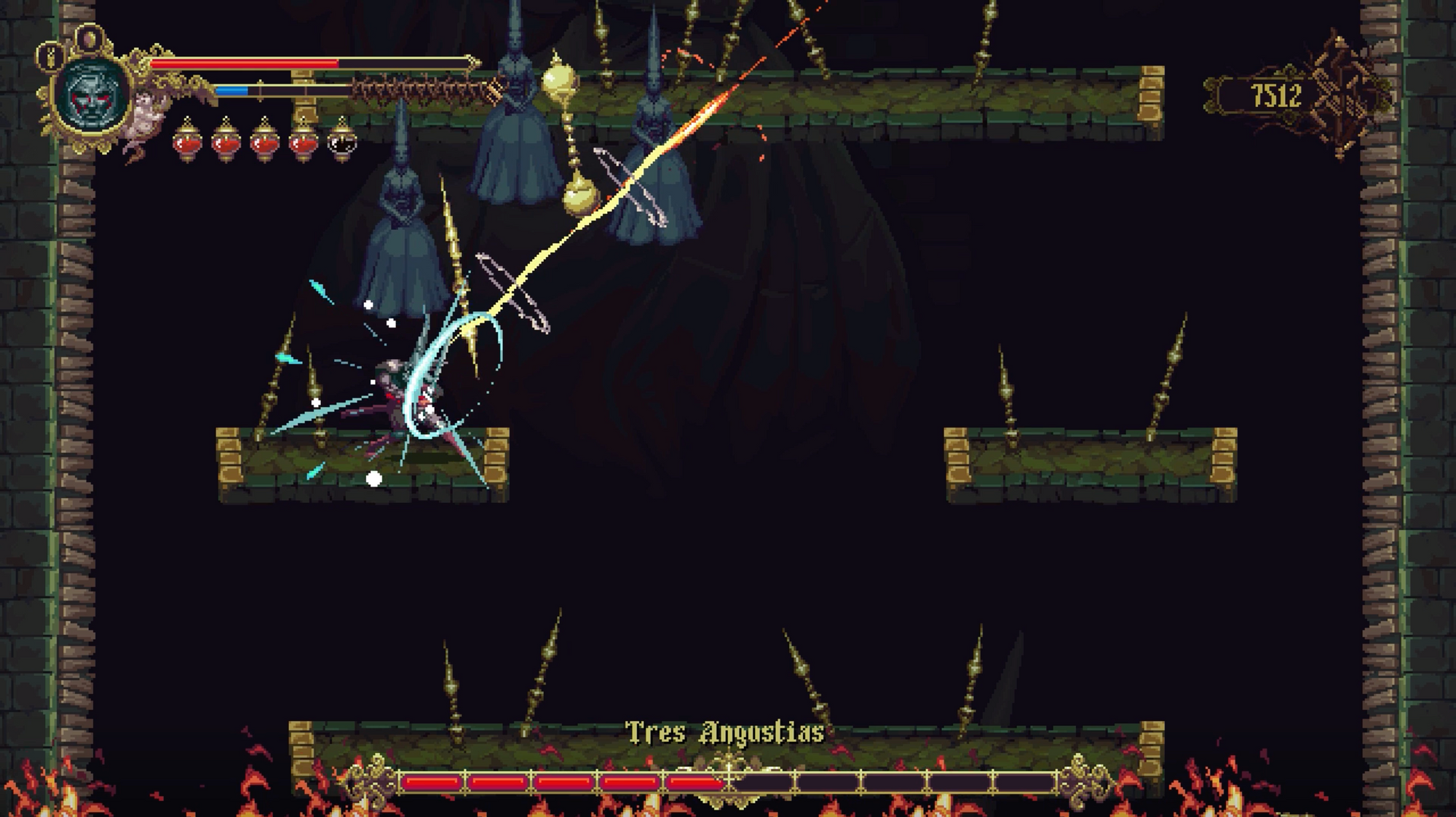Select the swinging golden censer weapon
The width and height of the screenshot is (1456, 817).
click(x=581, y=193)
